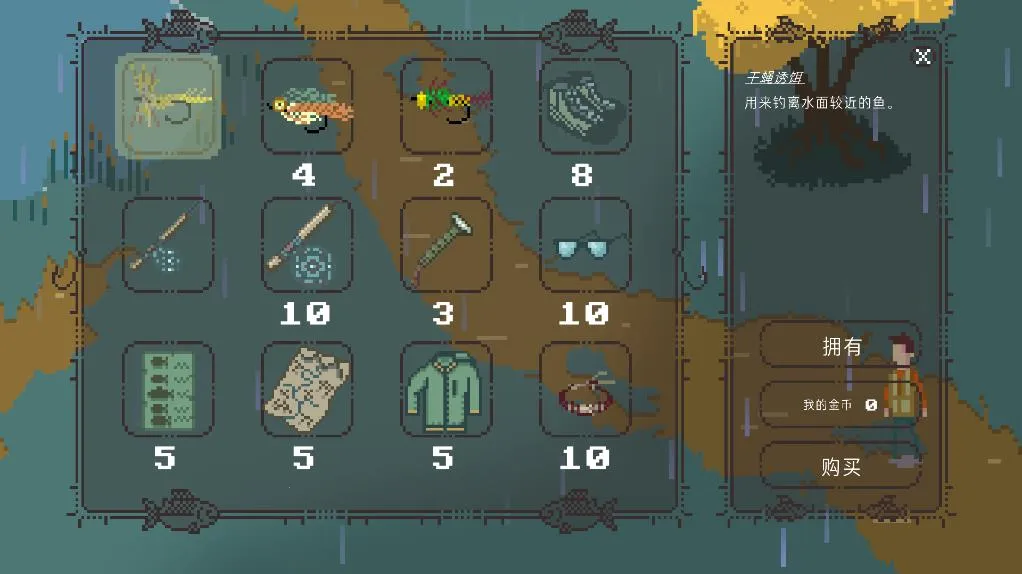Viewport: 1022px width, 574px height.
Task: Select the green fish chart item
Action: pos(167,389)
